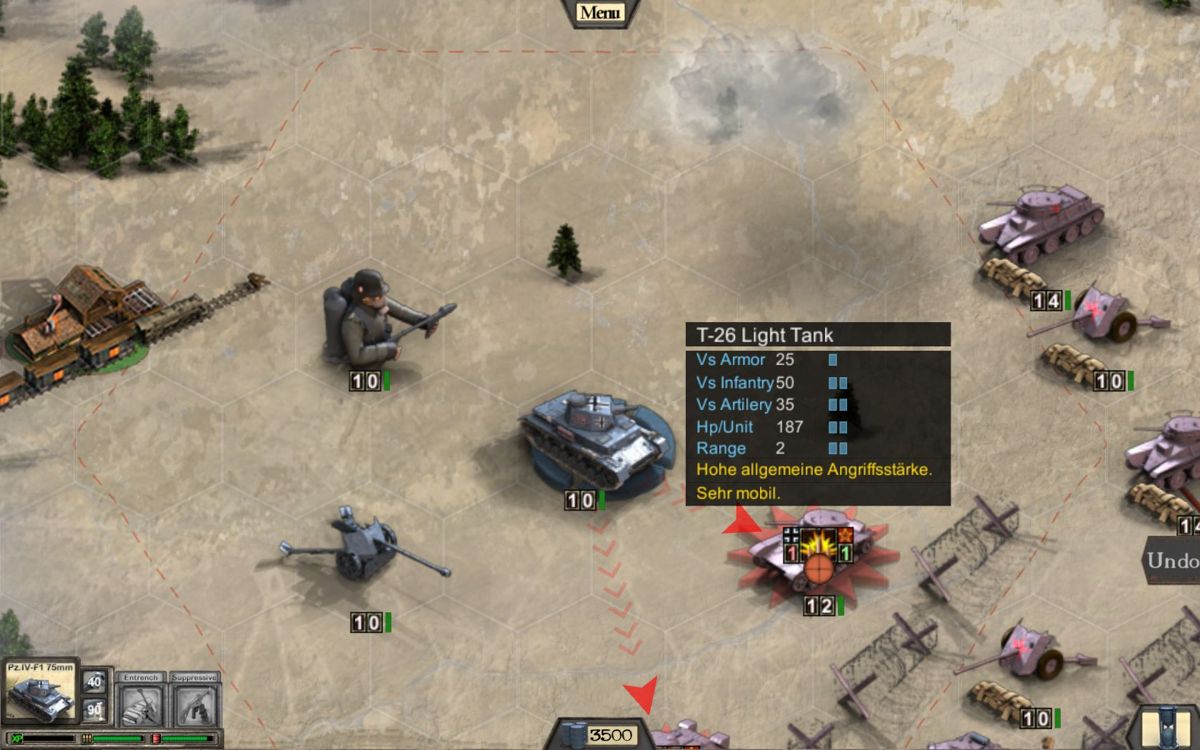The width and height of the screenshot is (1200, 750).
Task: Select the highlighted Pz.IV tank unit
Action: [593, 438]
